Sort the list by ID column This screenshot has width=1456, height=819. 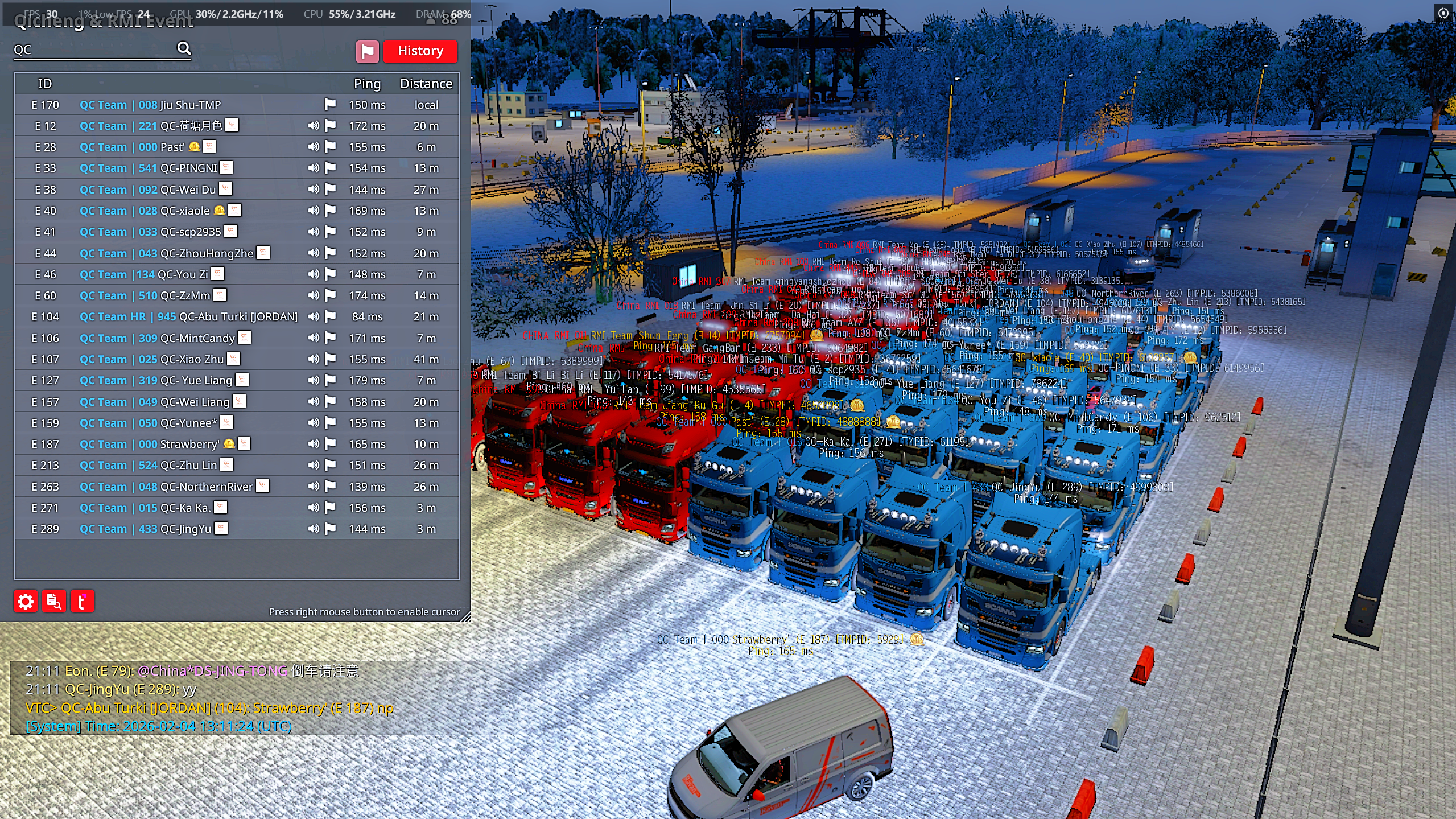click(45, 84)
